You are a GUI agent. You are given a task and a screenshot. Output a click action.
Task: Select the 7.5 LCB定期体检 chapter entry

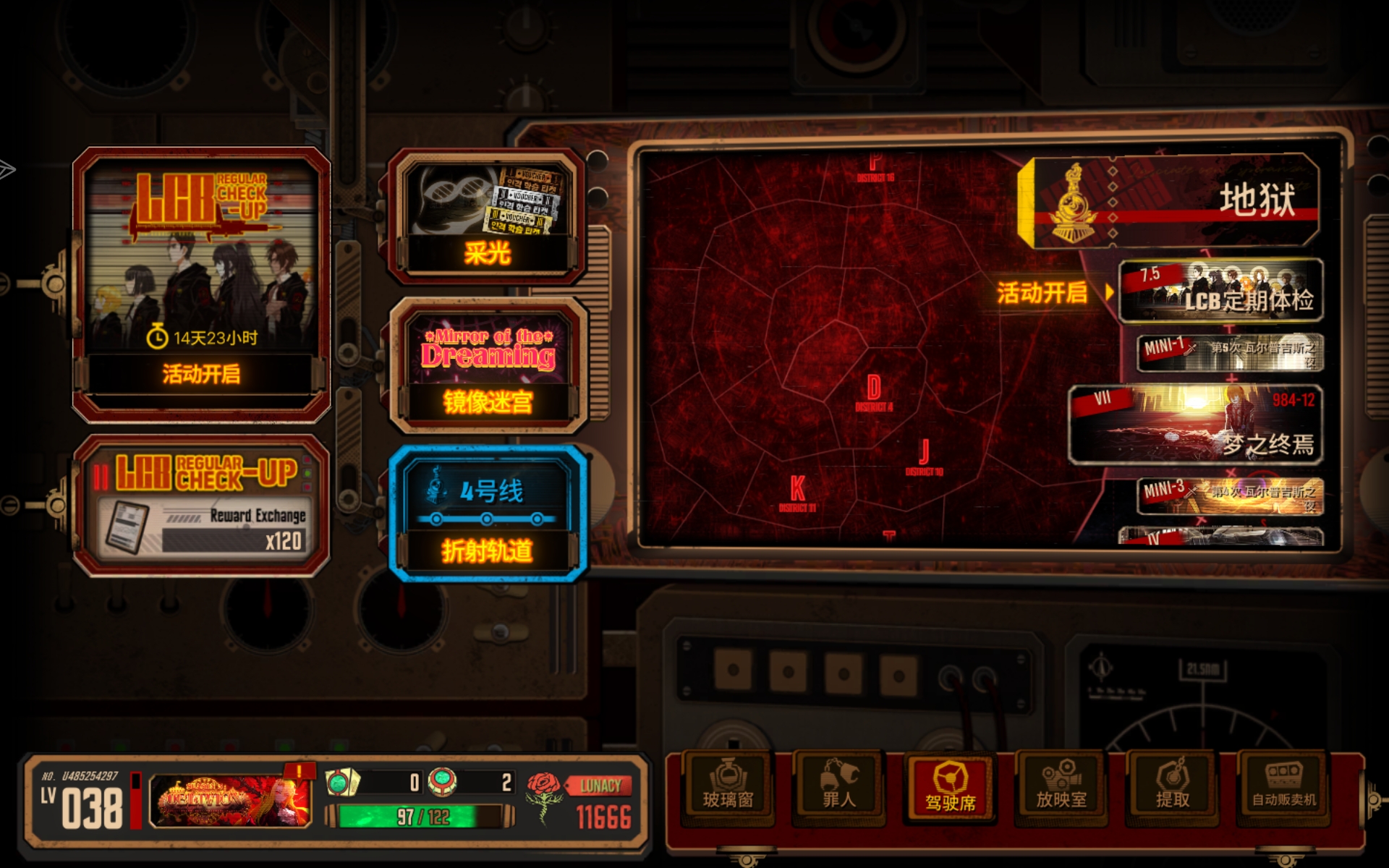[x=1220, y=290]
